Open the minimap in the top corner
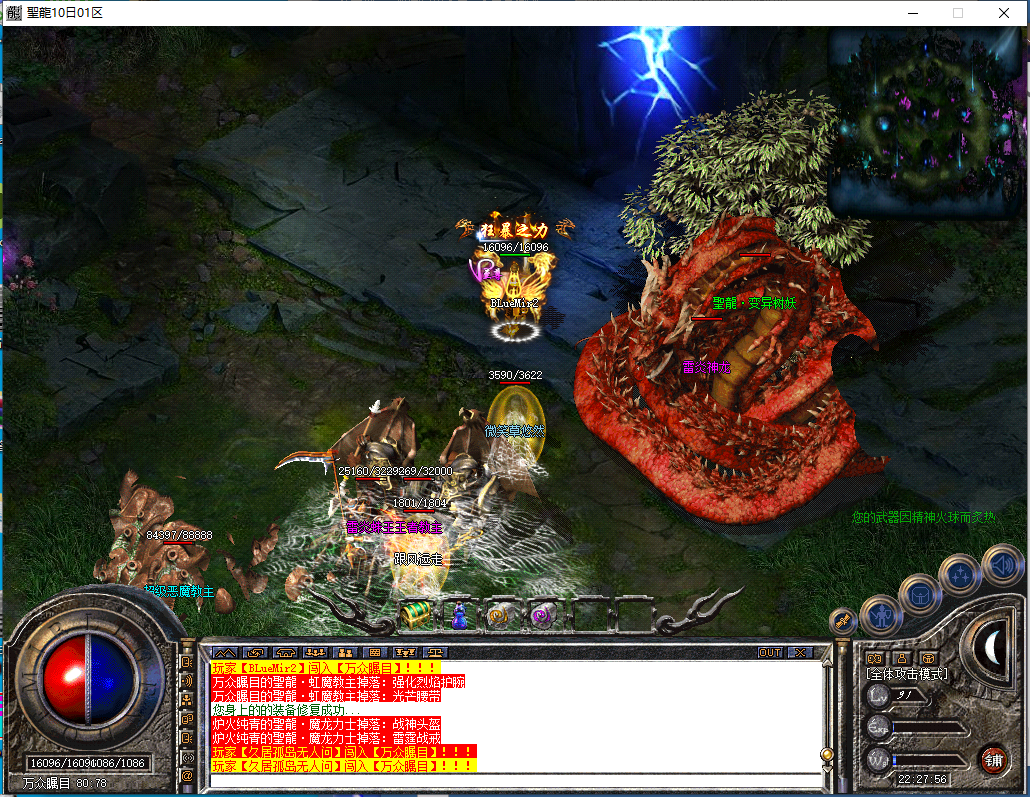The image size is (1030, 797). pos(926,122)
